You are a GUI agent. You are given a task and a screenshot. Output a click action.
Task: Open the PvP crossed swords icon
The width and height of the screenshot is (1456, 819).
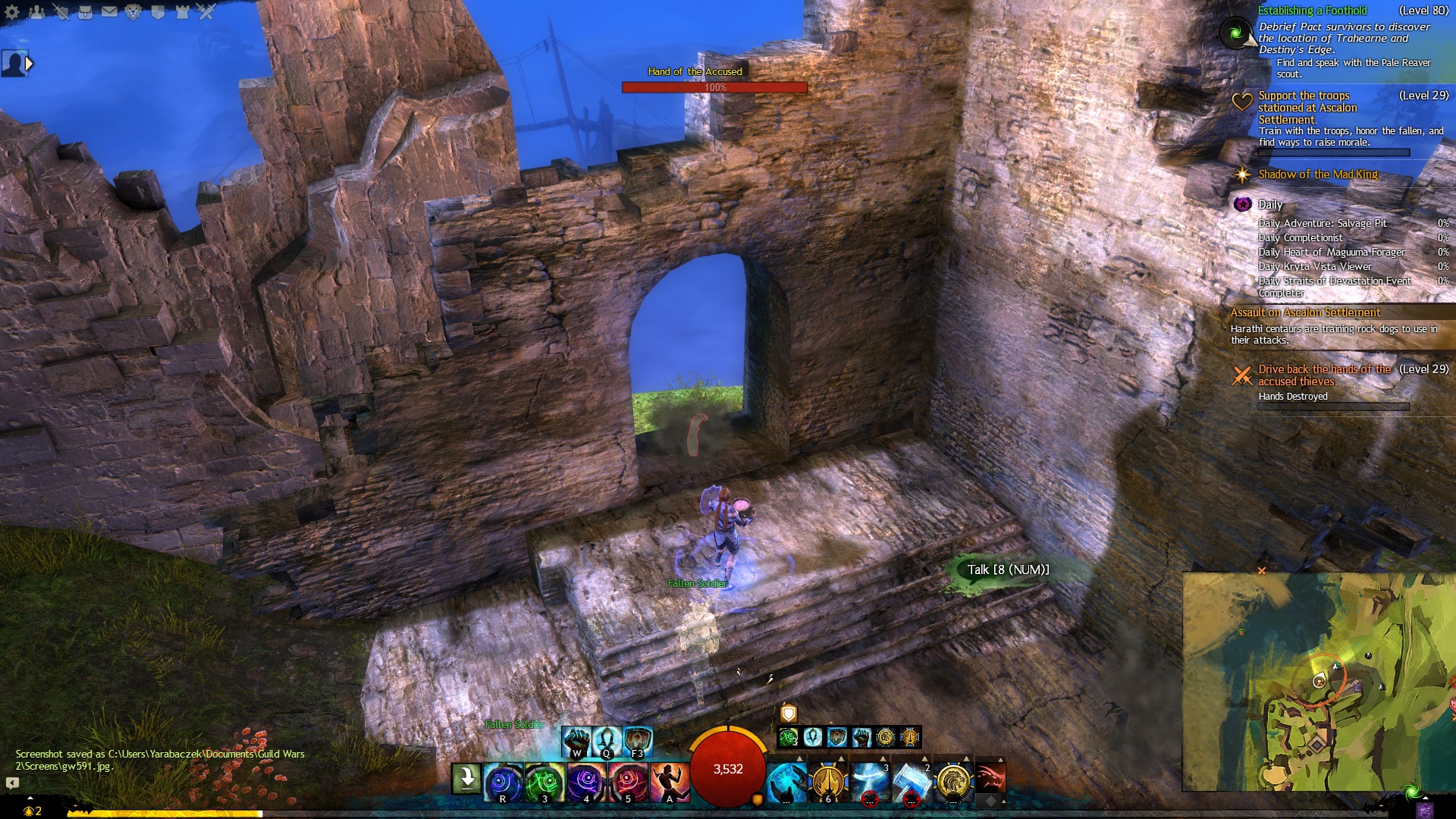pos(206,11)
